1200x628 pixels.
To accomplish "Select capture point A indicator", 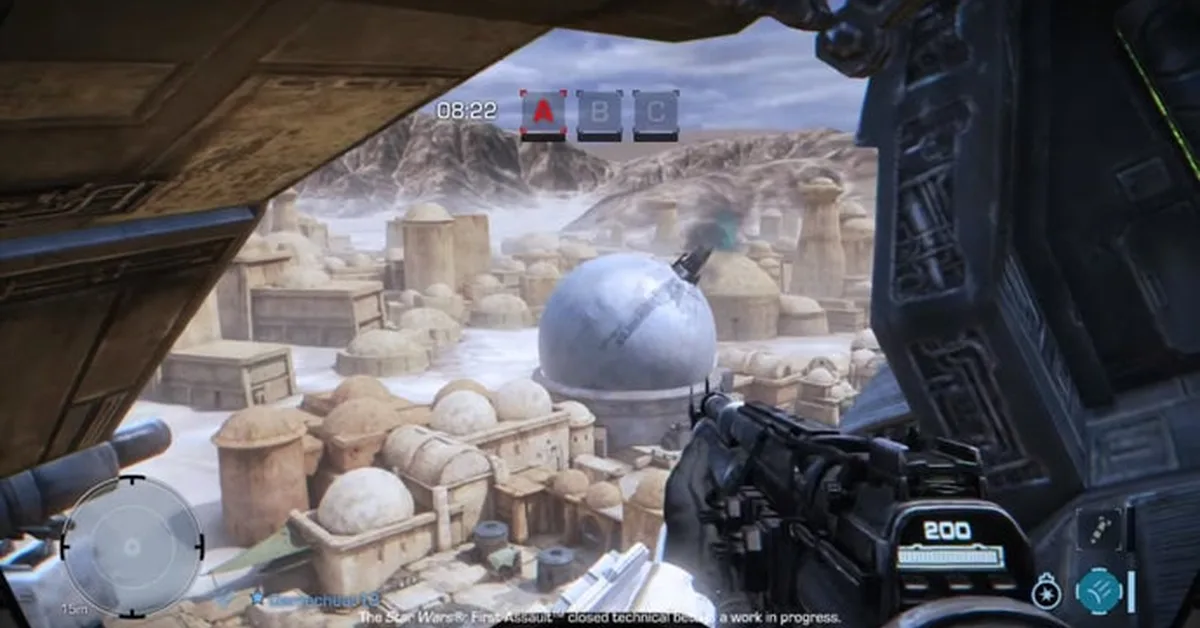I will click(543, 114).
